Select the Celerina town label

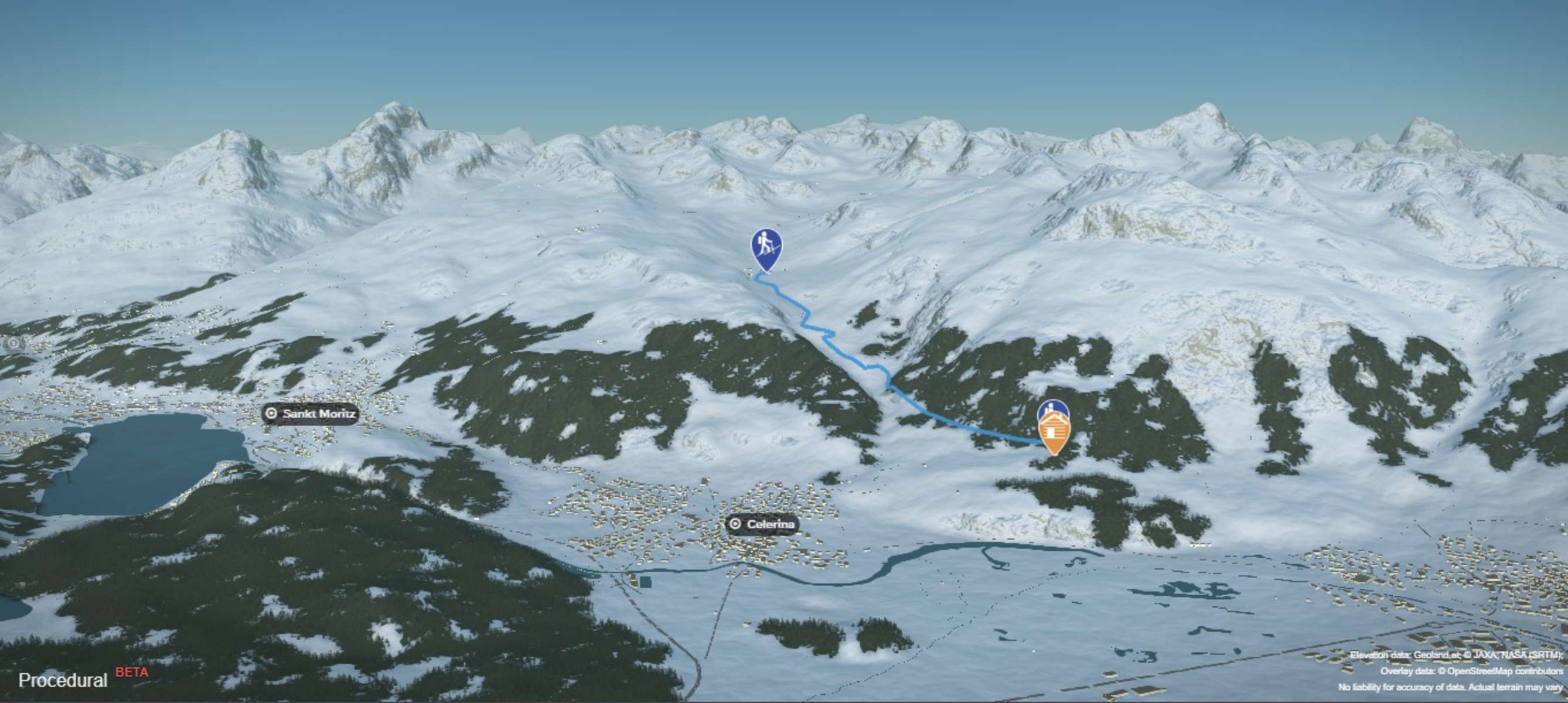(762, 524)
